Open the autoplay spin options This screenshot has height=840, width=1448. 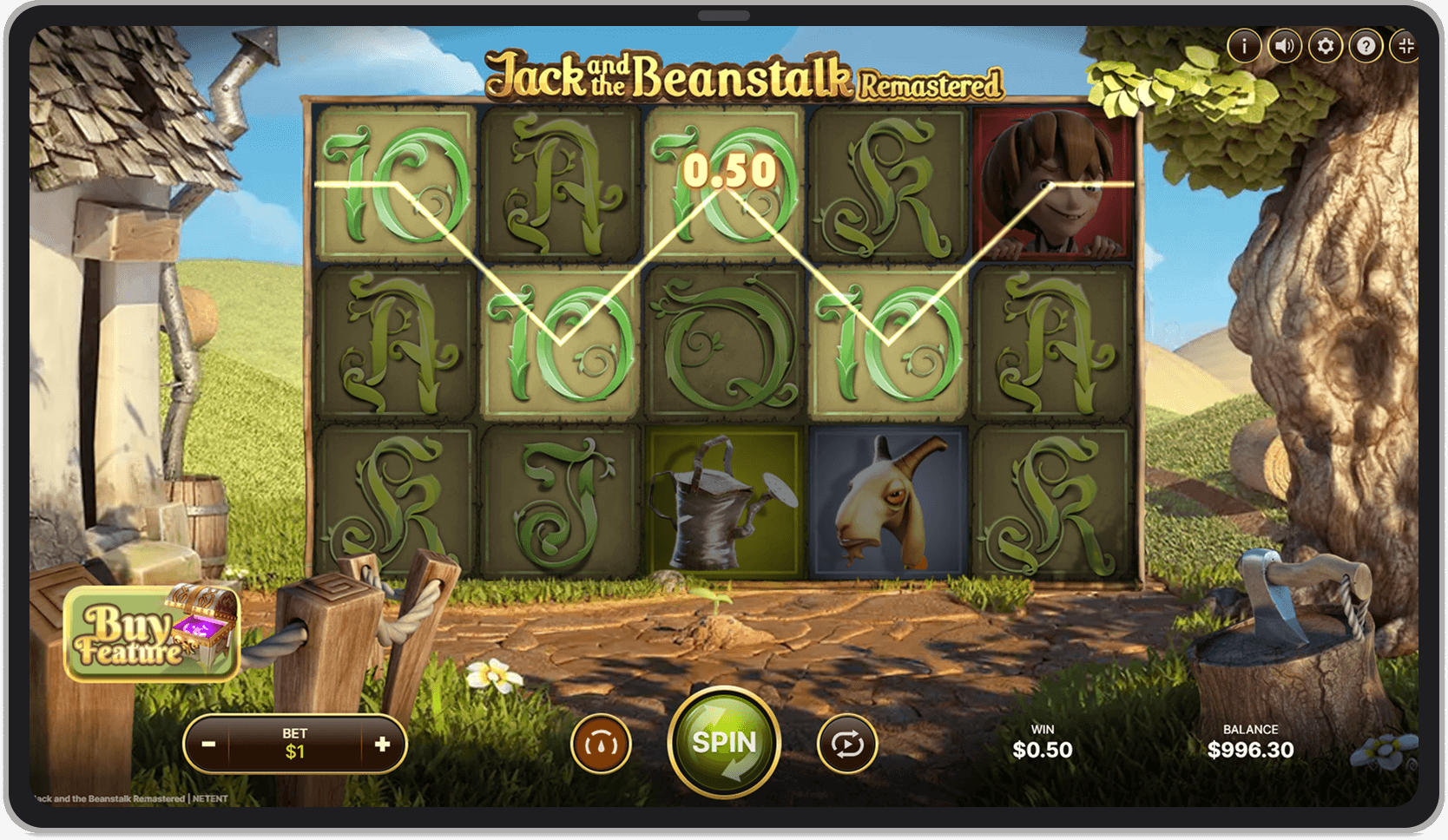point(847,743)
